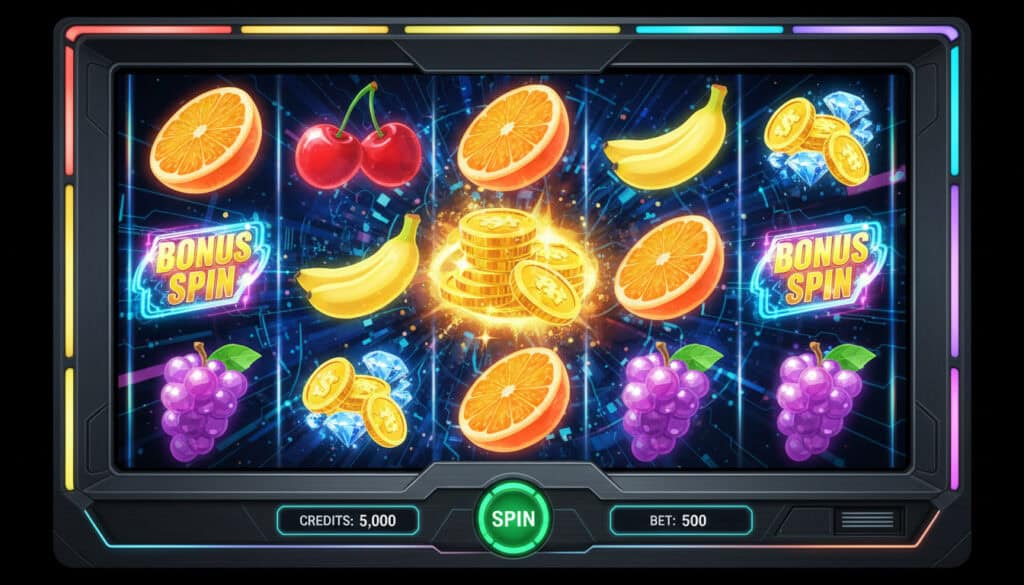The height and width of the screenshot is (585, 1024).
Task: Select the BET 500 panel
Action: click(x=680, y=520)
